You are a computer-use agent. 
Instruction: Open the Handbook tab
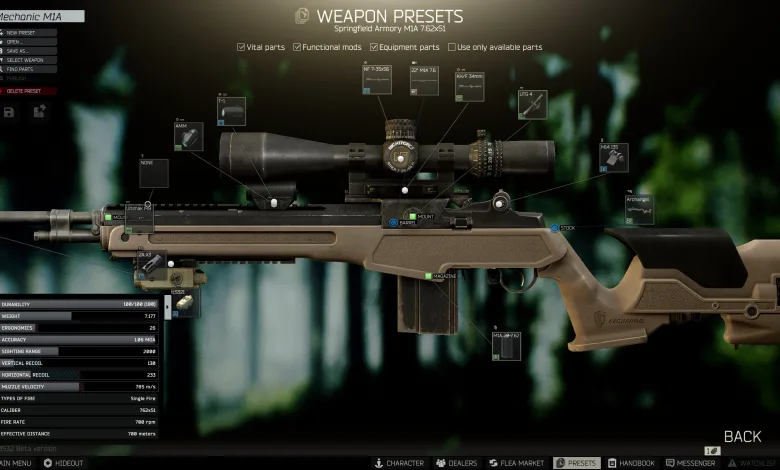click(631, 463)
